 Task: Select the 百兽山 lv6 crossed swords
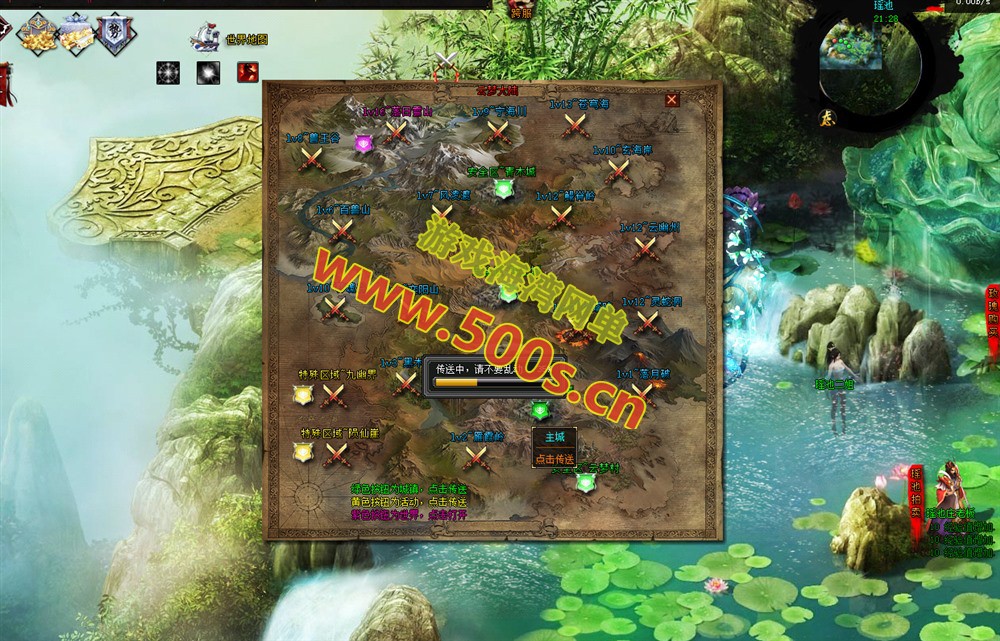point(343,231)
